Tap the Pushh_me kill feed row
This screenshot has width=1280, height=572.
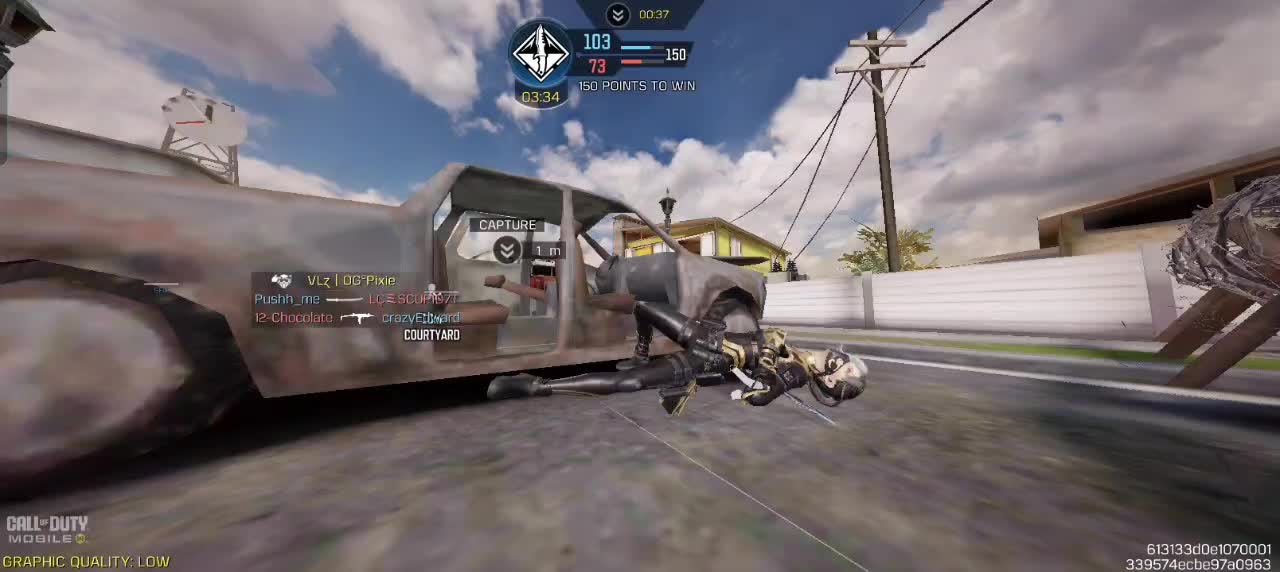point(355,299)
